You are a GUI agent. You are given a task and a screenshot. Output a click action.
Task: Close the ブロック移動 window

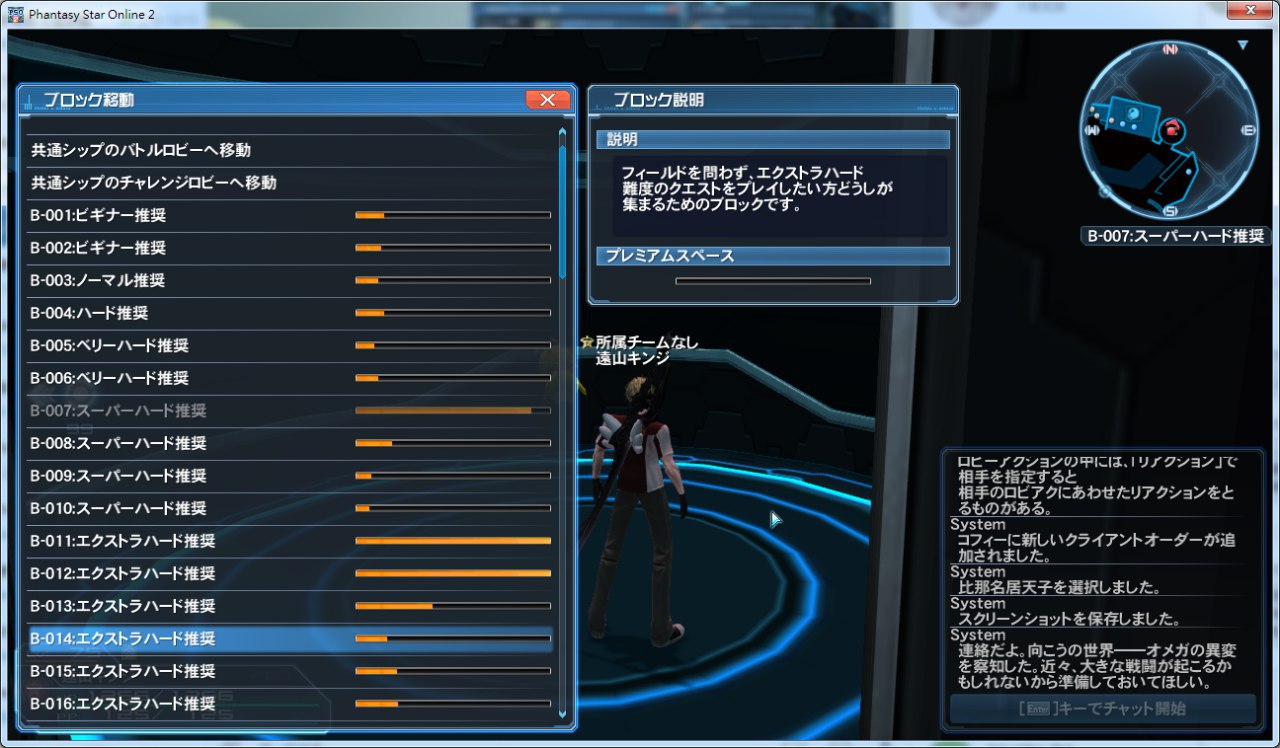(x=547, y=99)
